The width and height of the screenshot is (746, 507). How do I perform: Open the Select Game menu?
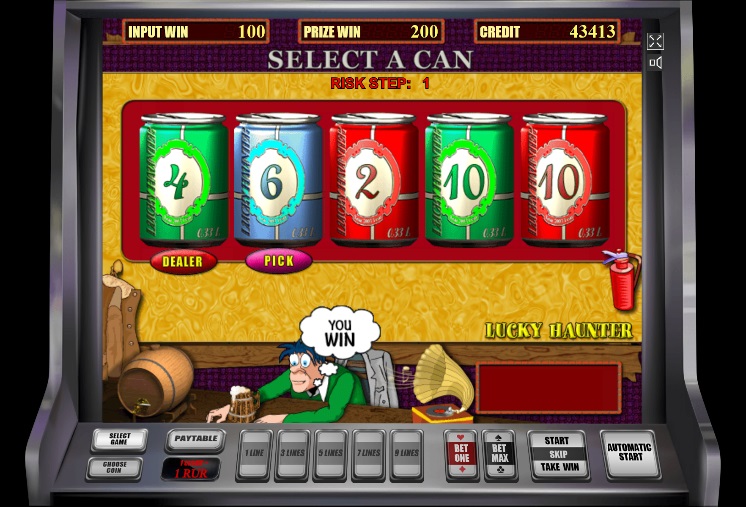coord(119,440)
